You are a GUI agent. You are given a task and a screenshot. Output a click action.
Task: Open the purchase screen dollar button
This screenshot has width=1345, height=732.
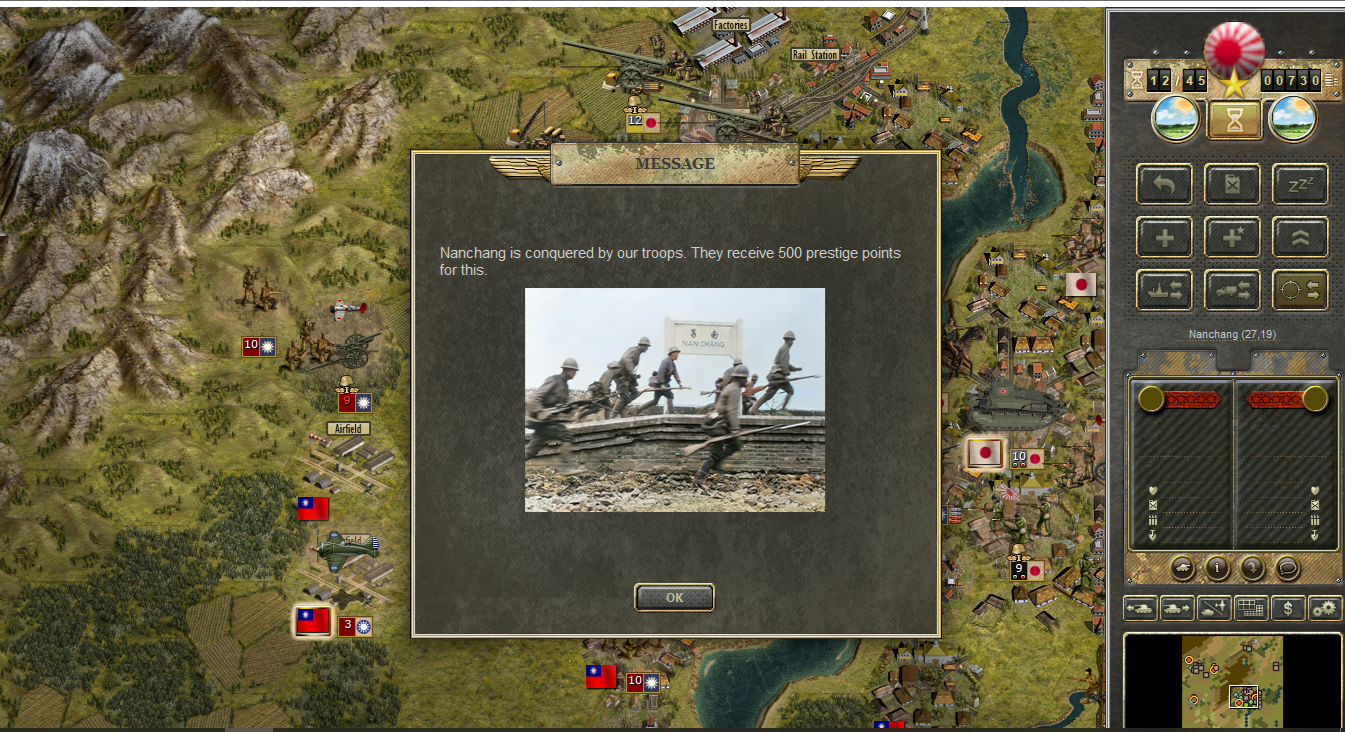(1288, 607)
